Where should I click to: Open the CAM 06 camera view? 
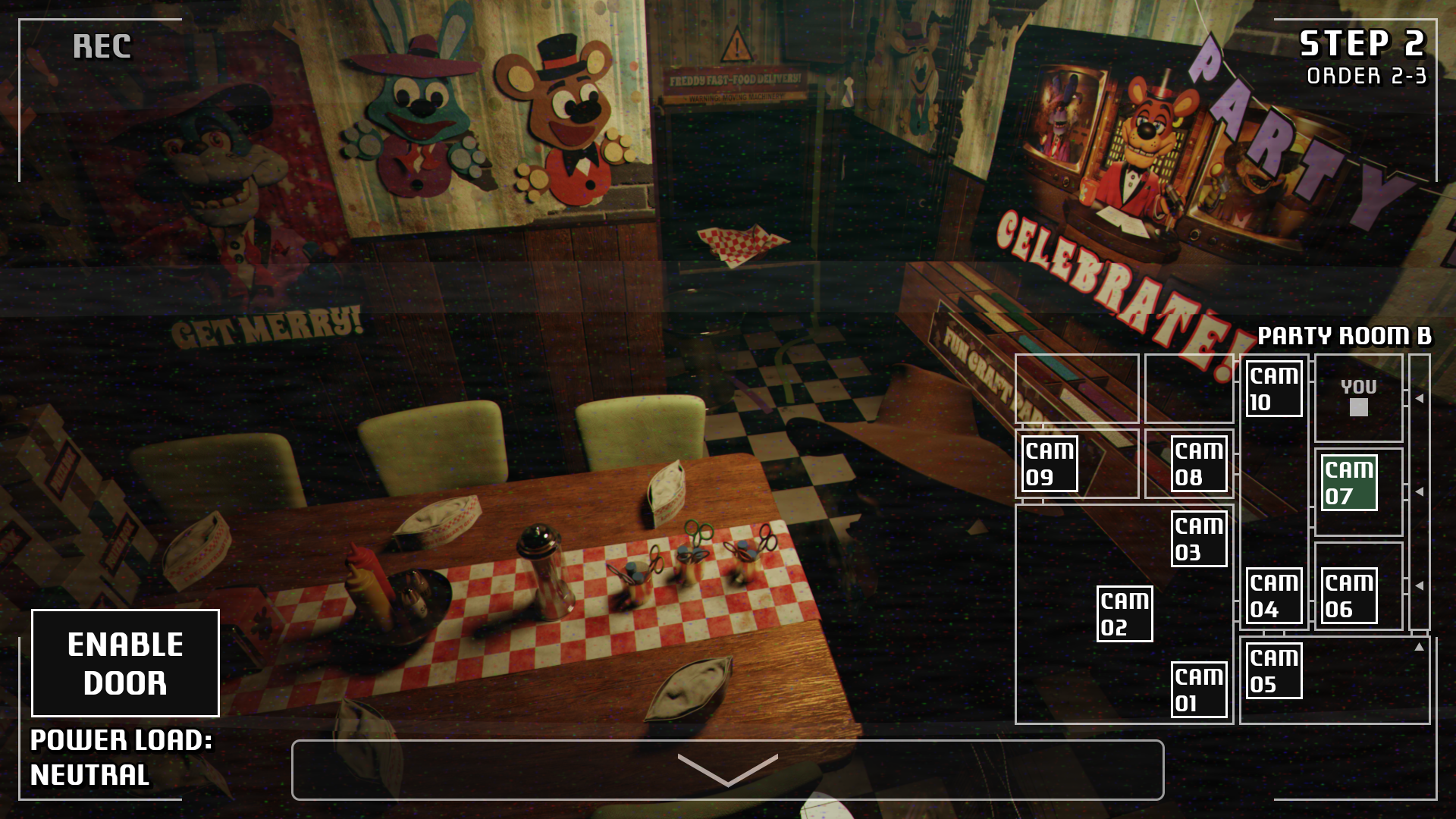[x=1348, y=595]
